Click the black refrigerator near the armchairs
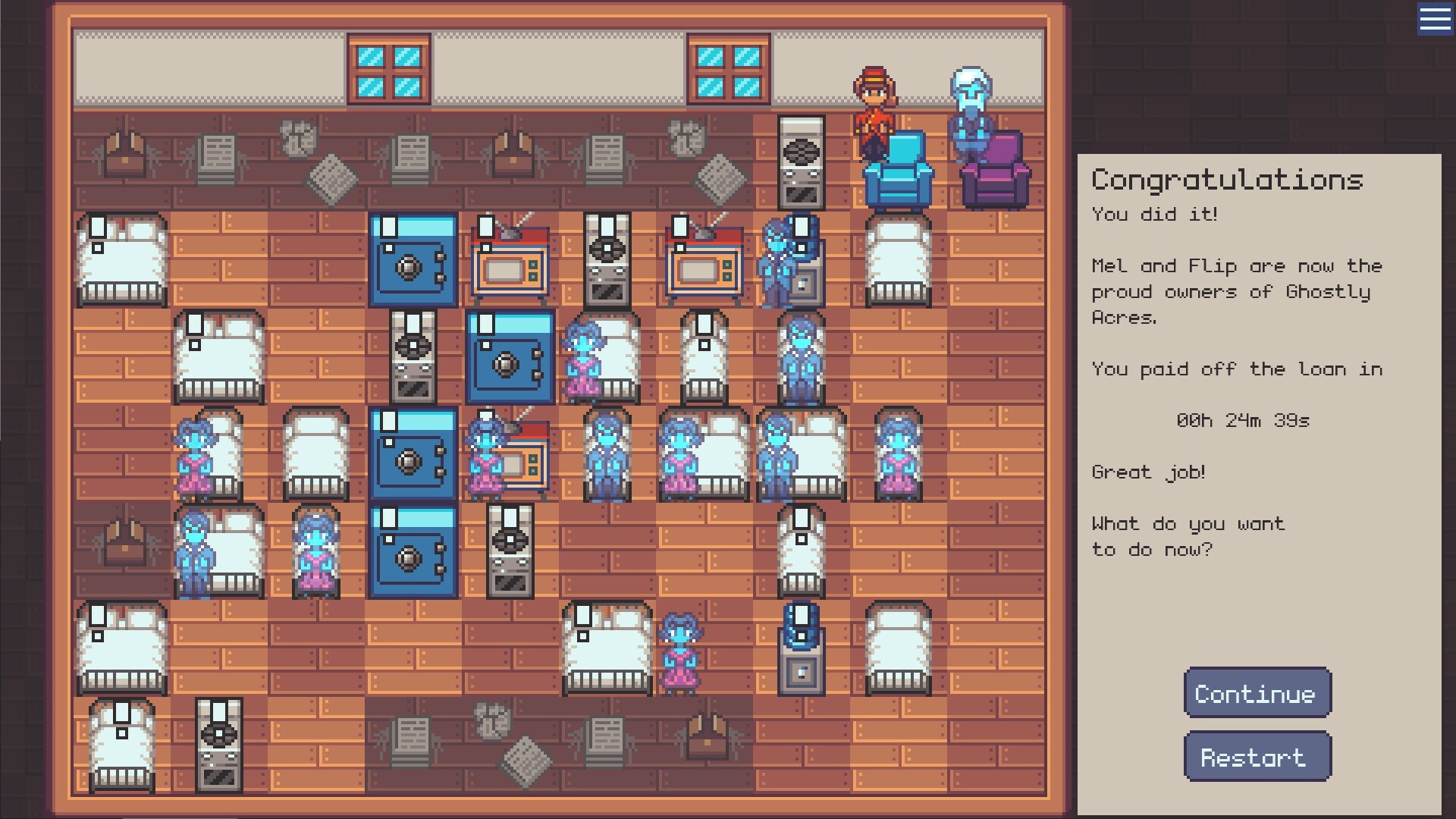Image resolution: width=1456 pixels, height=819 pixels. pyautogui.click(x=802, y=163)
